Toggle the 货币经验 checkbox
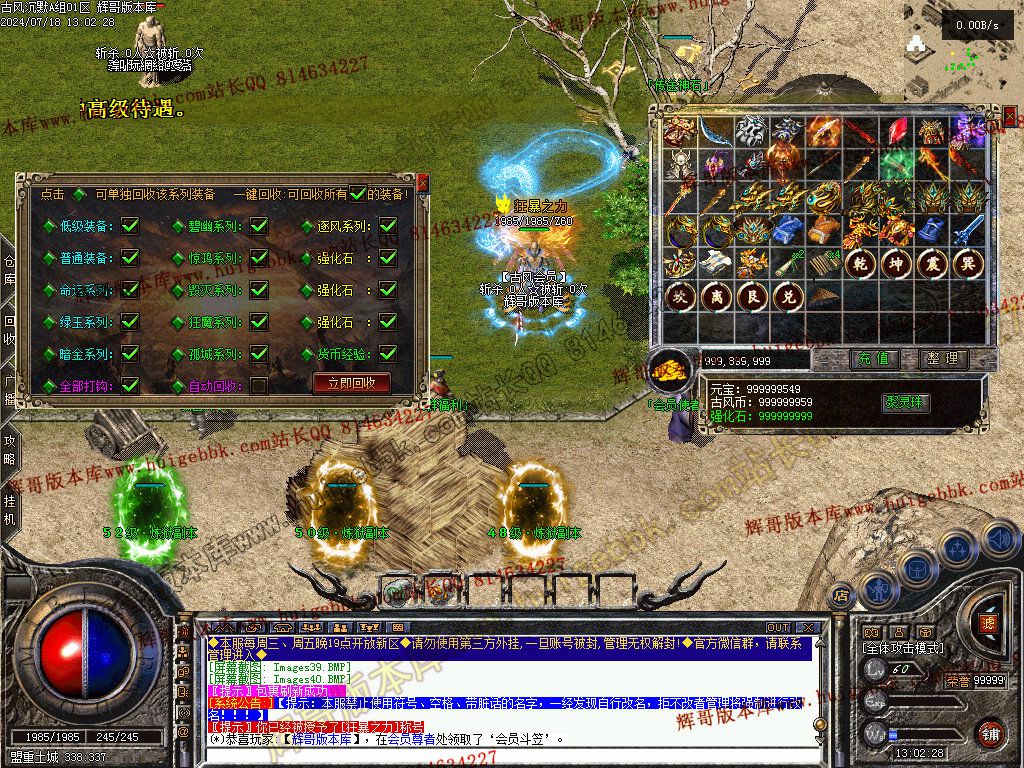1024x768 pixels. tap(388, 354)
